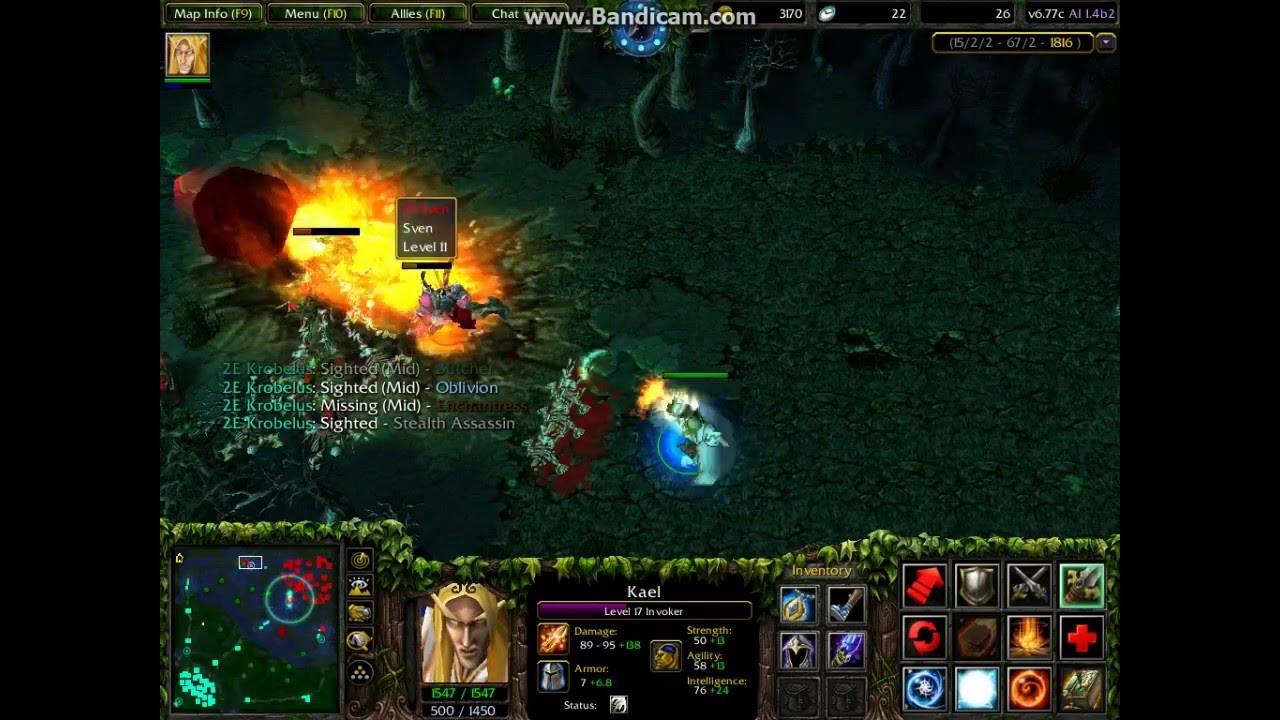This screenshot has width=1280, height=720.
Task: Click the Level 17 Invoker experience bar
Action: (x=645, y=610)
